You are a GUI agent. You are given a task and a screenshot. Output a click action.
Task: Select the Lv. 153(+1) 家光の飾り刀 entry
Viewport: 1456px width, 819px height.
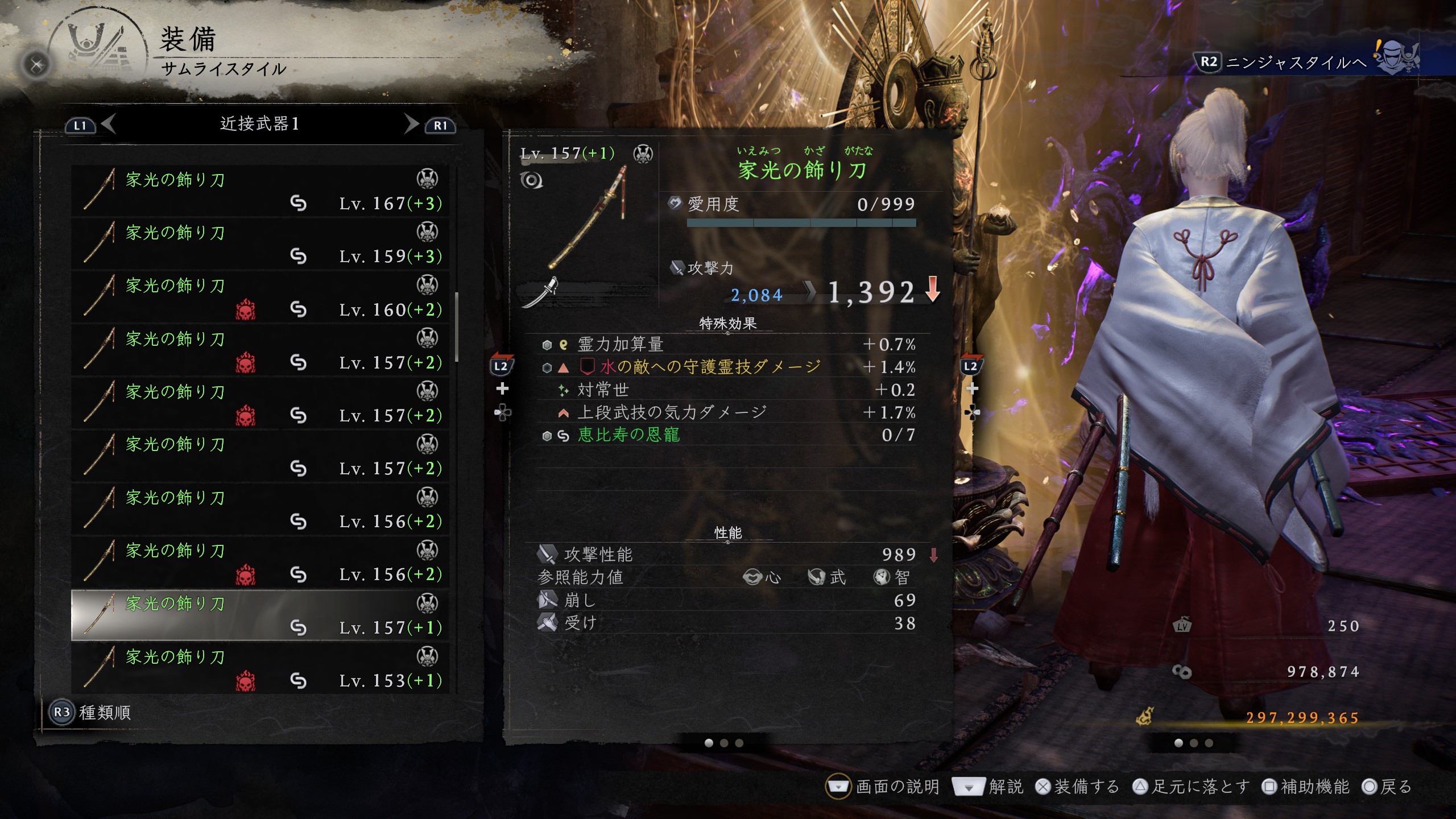[x=259, y=668]
